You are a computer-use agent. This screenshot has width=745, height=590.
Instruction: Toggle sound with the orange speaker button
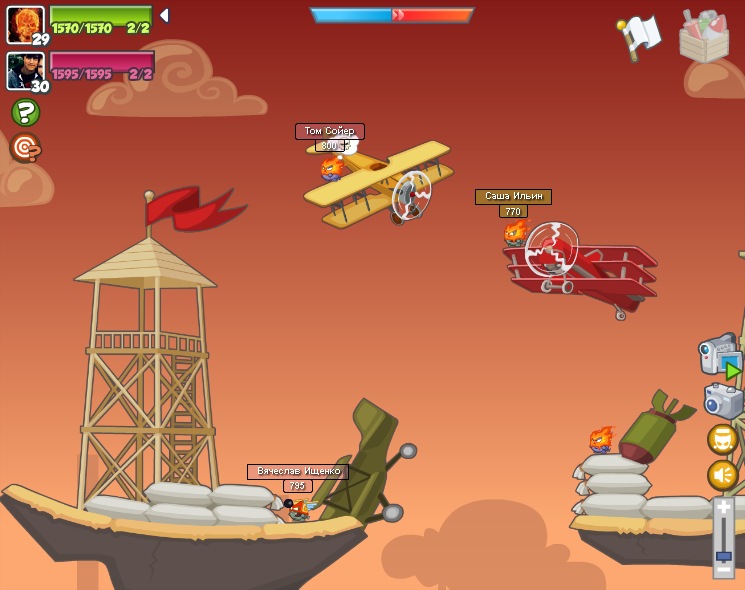pyautogui.click(x=722, y=475)
